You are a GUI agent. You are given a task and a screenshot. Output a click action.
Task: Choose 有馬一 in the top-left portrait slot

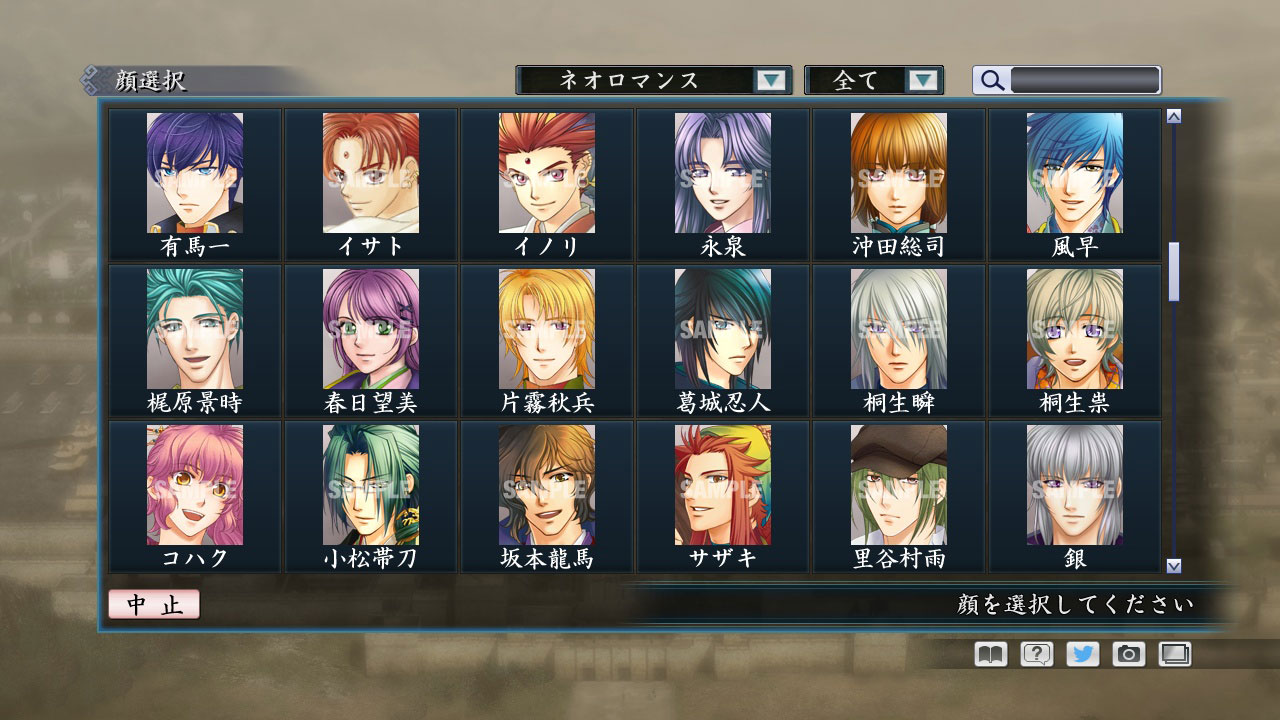(195, 170)
